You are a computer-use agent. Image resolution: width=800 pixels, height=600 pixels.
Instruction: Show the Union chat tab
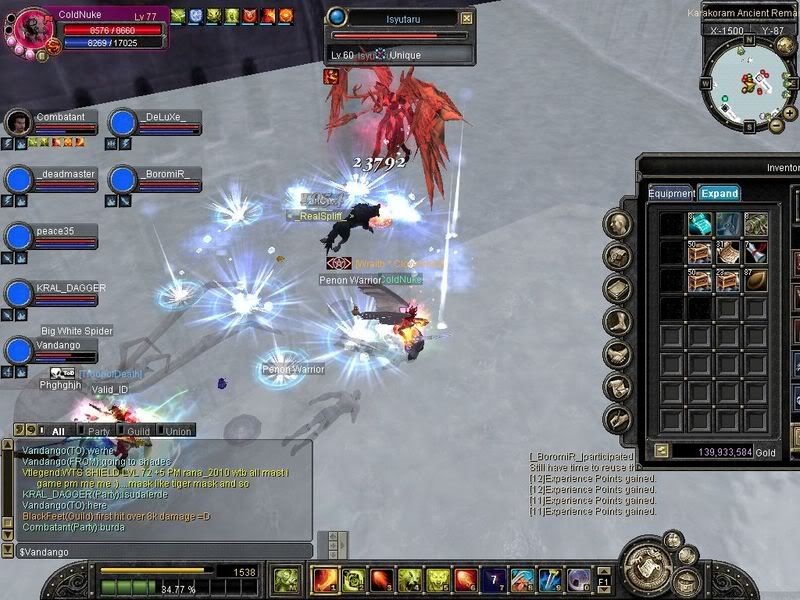179,431
